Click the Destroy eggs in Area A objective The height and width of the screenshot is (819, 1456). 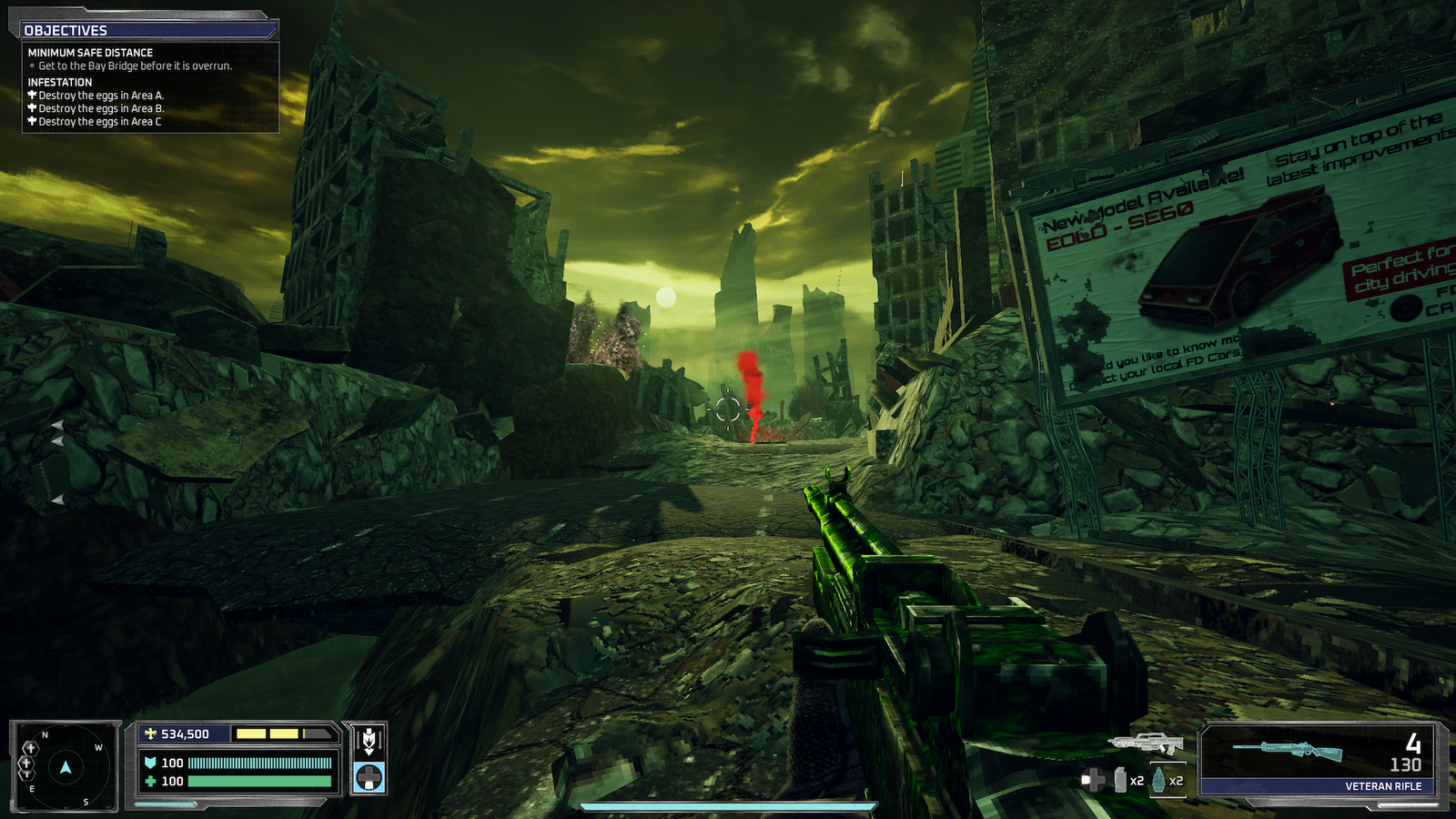(x=100, y=96)
